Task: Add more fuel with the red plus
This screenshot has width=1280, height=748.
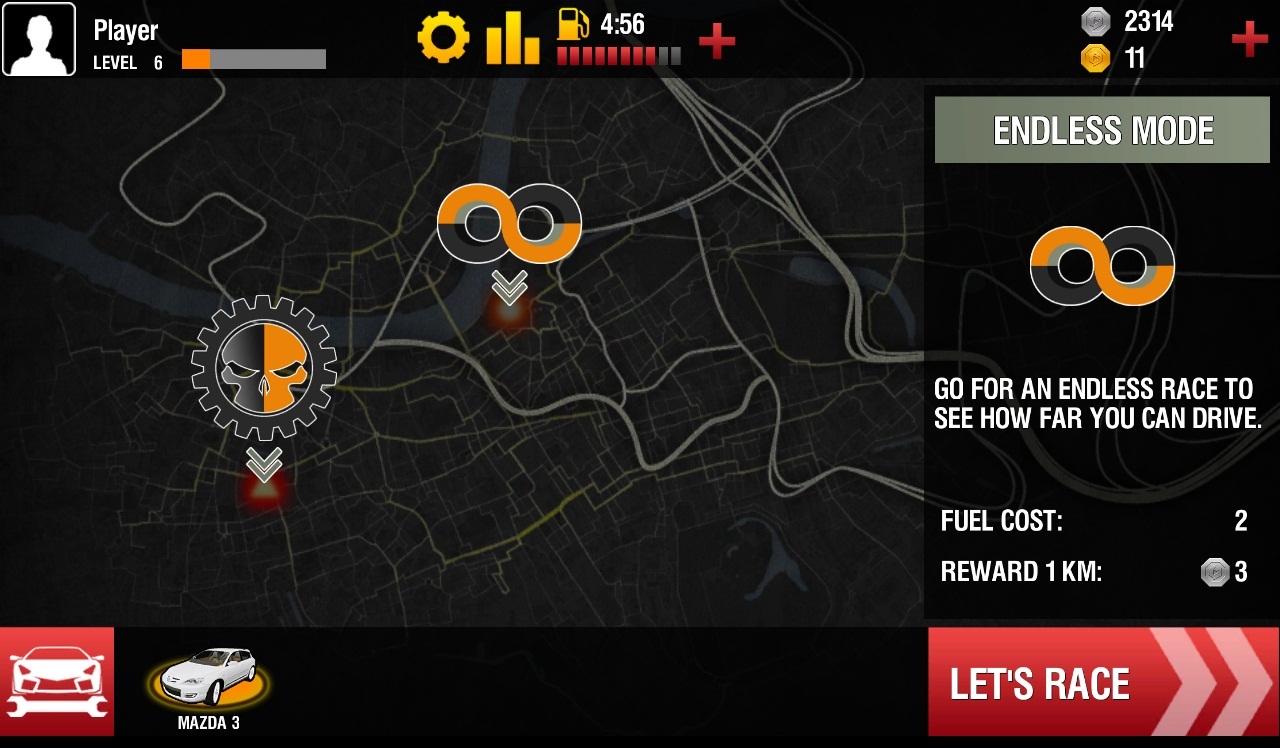Action: (716, 40)
